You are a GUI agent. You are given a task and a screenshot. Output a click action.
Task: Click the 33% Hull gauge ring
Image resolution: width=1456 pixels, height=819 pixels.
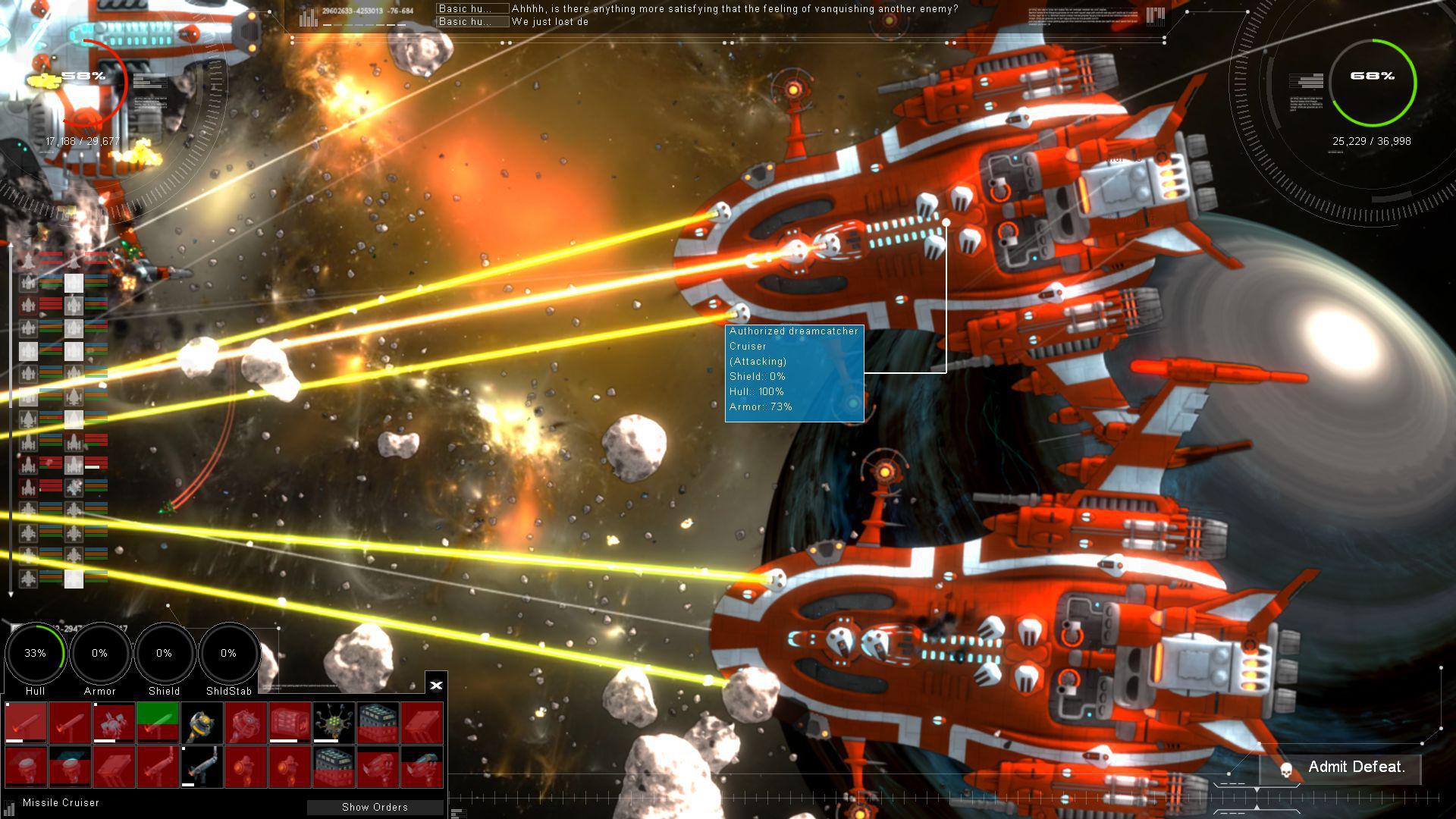[35, 652]
